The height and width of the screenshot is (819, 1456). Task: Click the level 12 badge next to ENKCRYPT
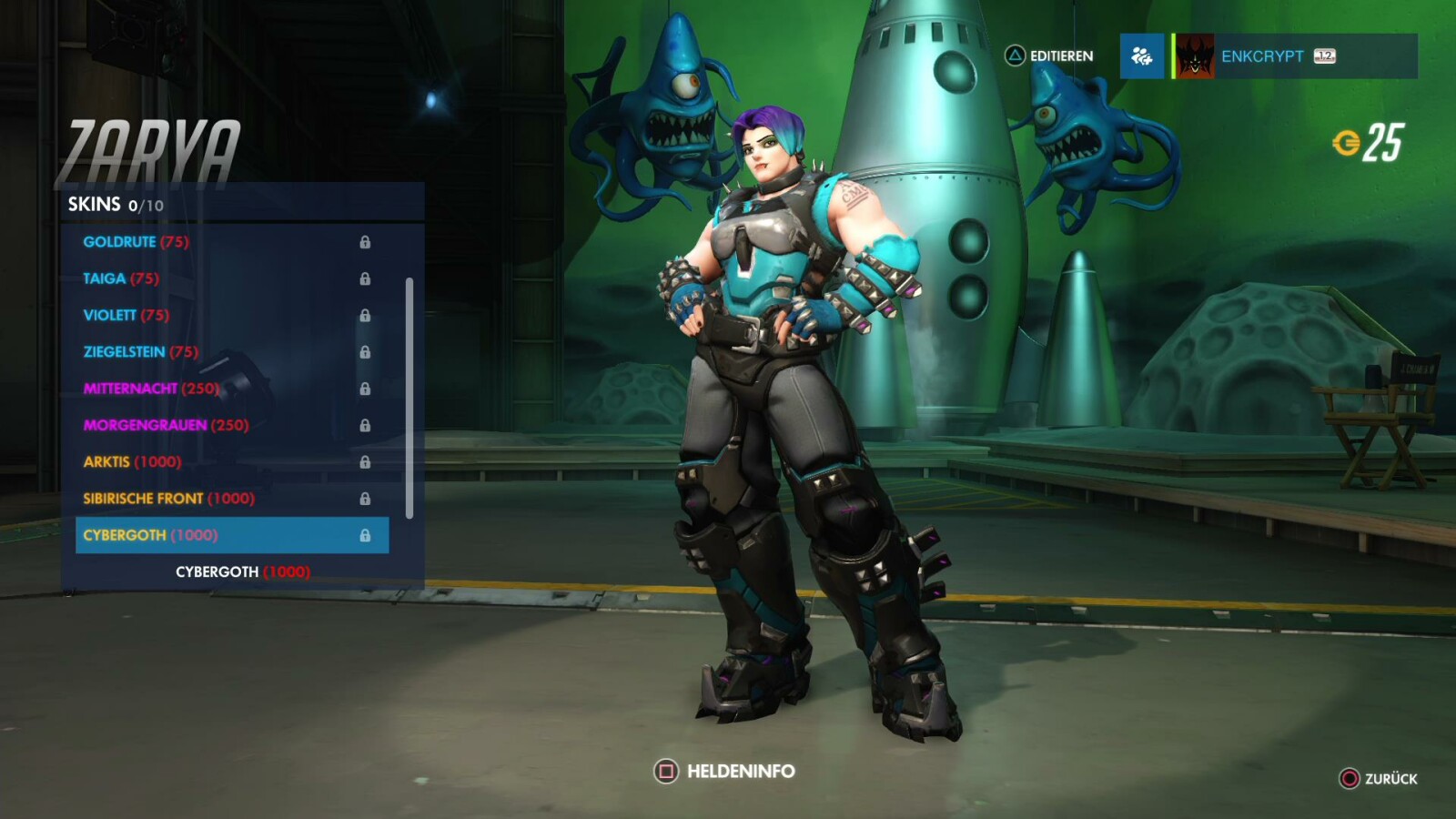pyautogui.click(x=1323, y=56)
